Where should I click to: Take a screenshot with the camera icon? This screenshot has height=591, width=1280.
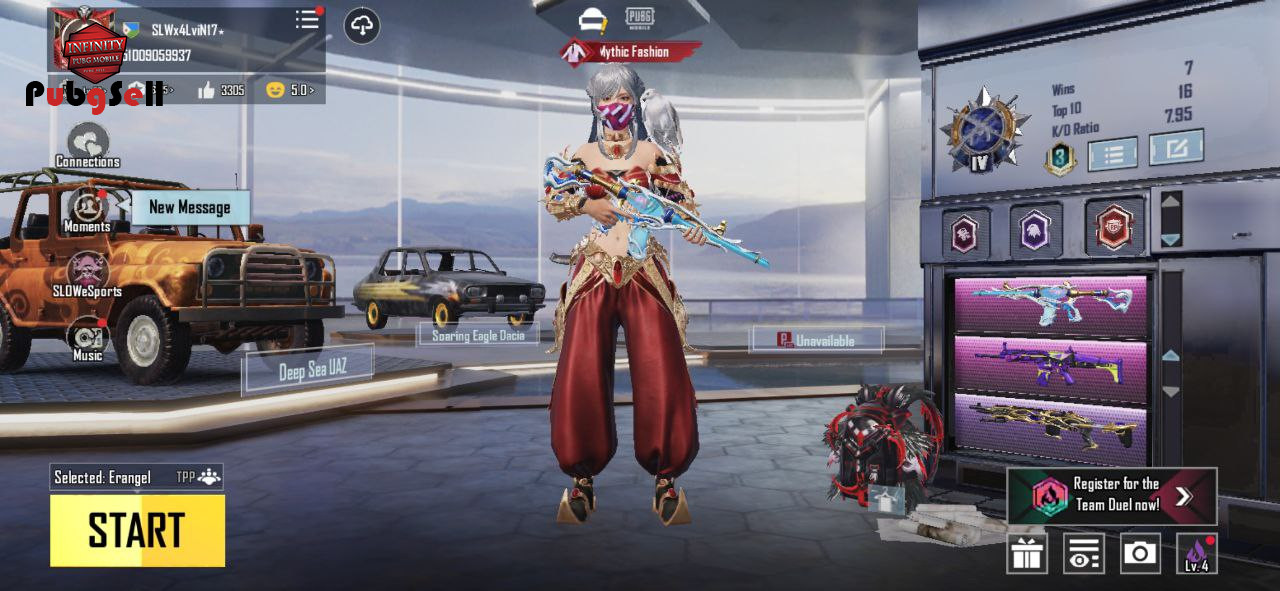(1139, 553)
